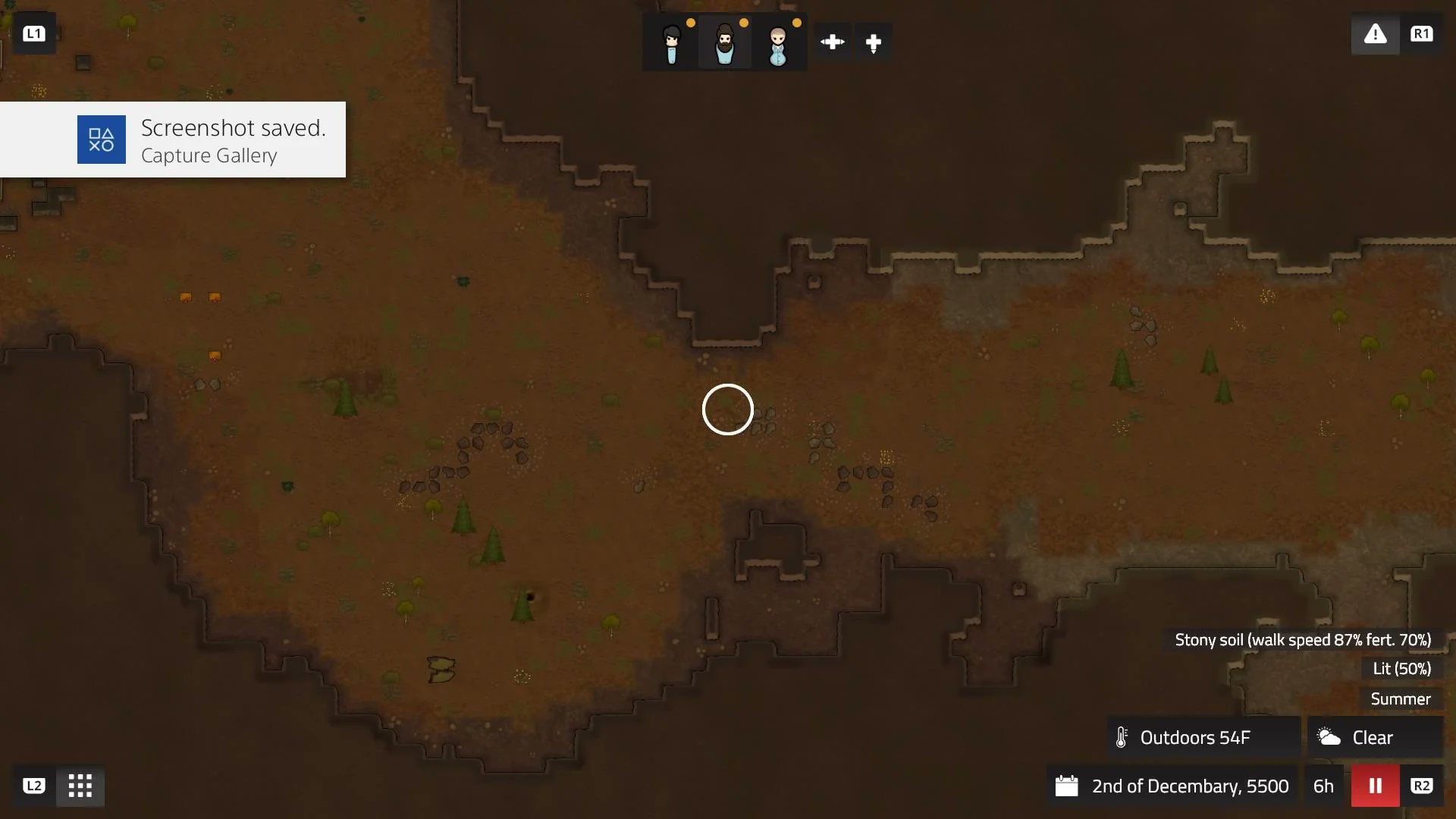
Task: Toggle the L2 shortcut button
Action: point(33,786)
